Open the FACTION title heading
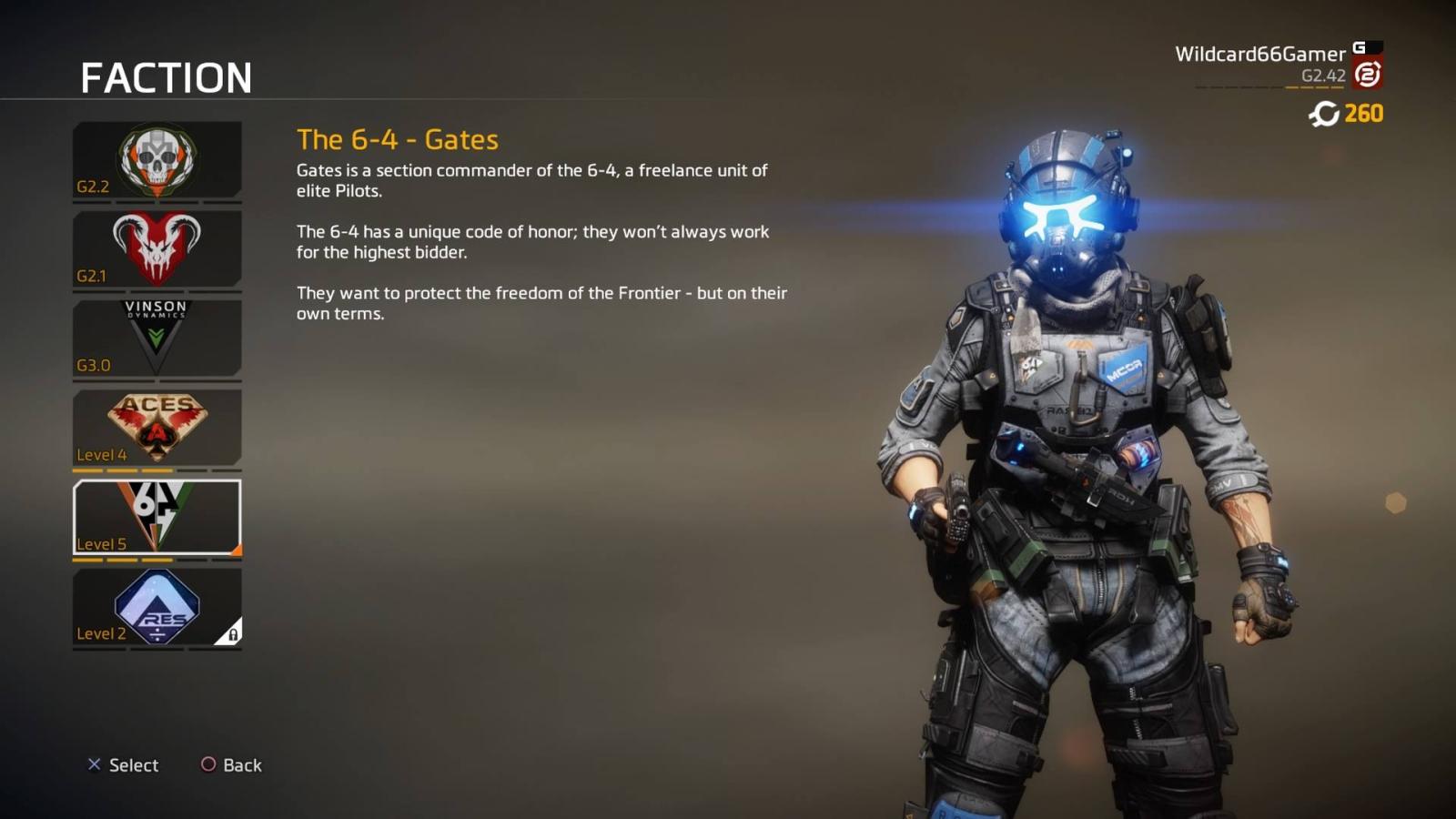This screenshot has width=1456, height=819. [x=167, y=78]
